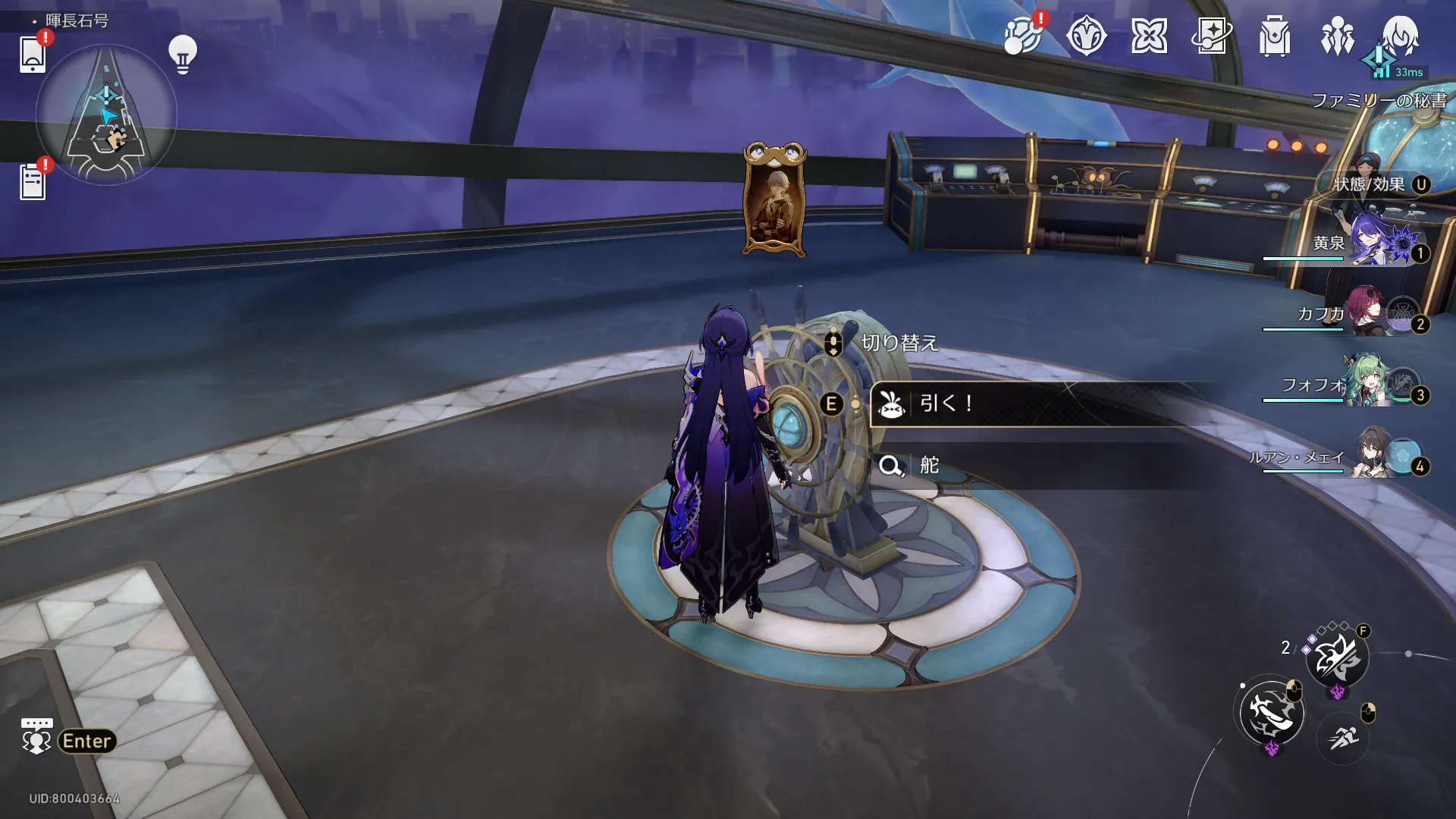Toggle the sprint running-figure button
This screenshot has height=819, width=1456.
tap(1343, 736)
